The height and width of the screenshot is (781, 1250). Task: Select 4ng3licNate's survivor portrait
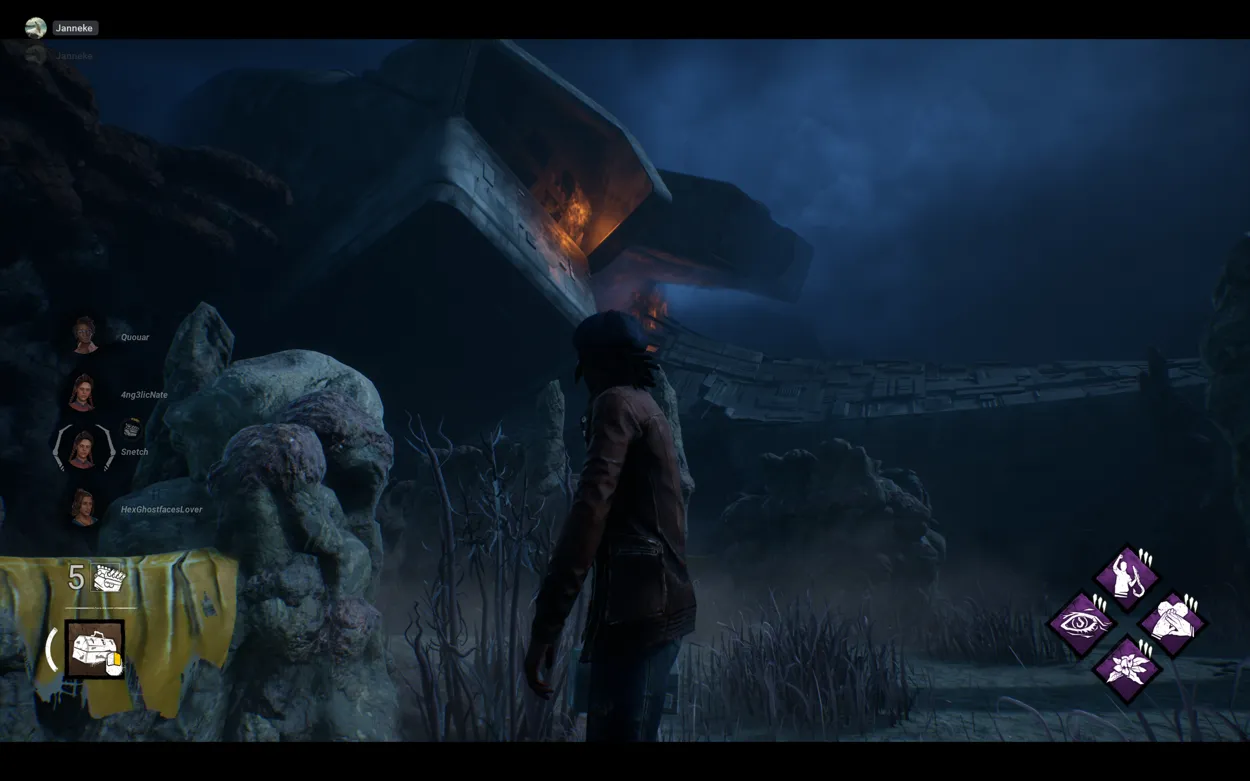coord(82,393)
